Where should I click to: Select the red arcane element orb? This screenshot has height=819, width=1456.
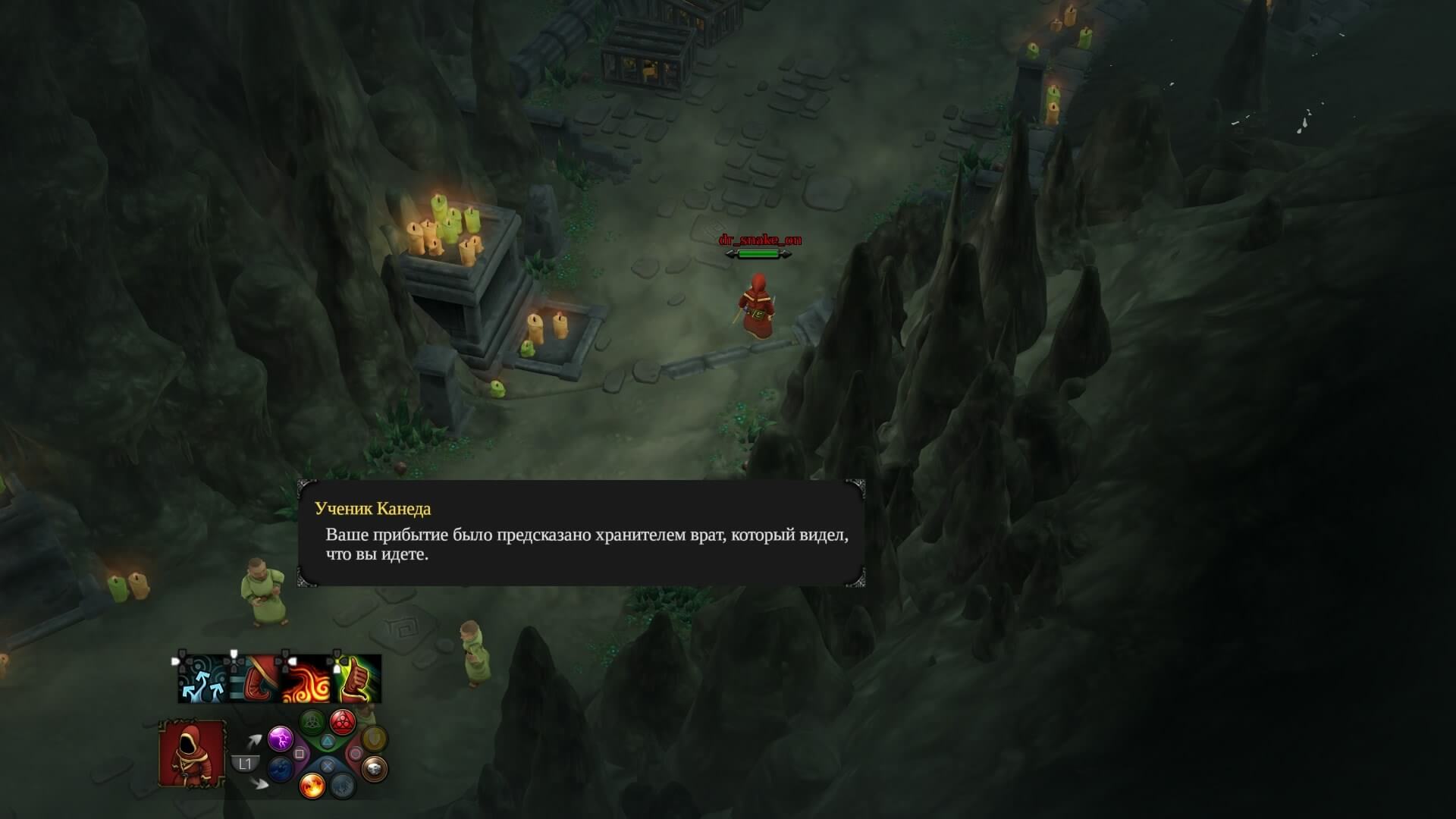tap(343, 721)
